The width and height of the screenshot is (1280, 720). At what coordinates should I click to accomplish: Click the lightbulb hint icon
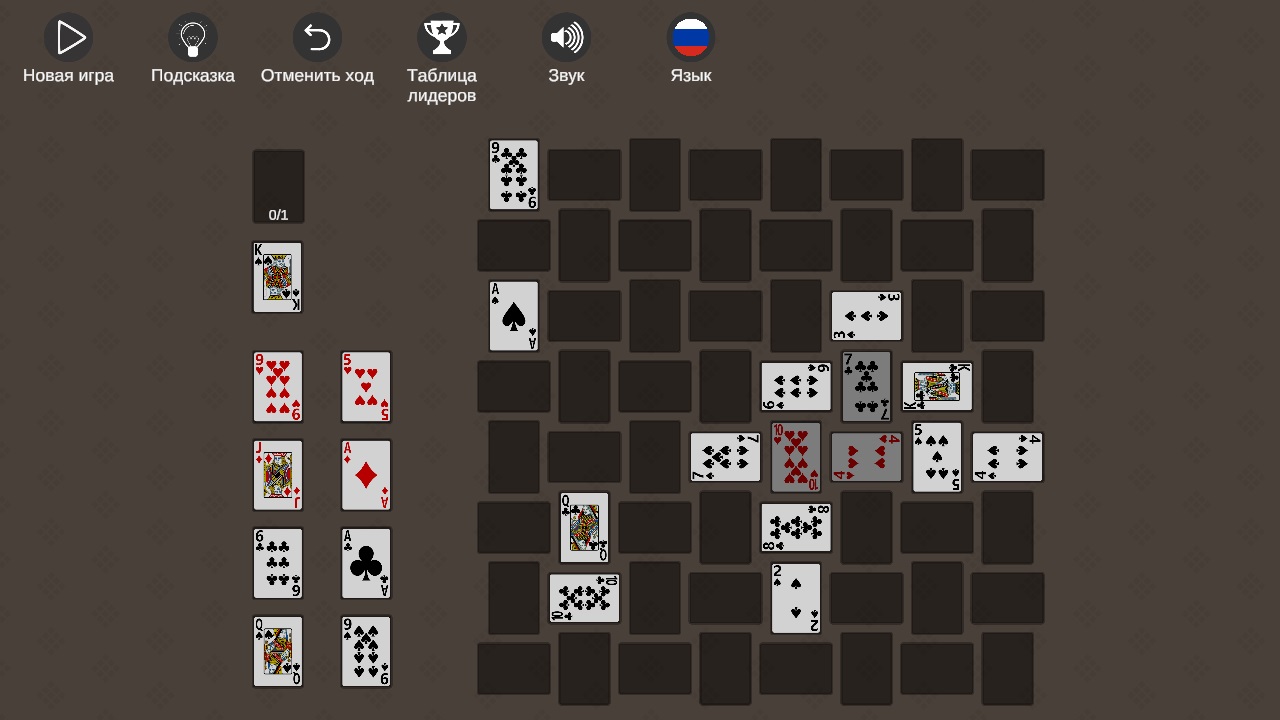[192, 37]
